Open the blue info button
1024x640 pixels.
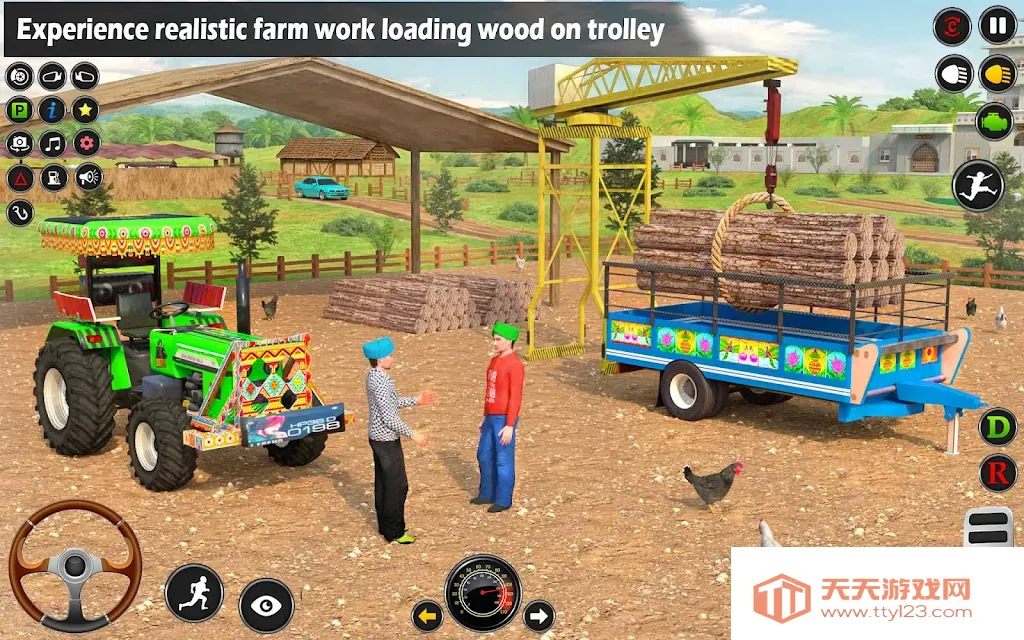(x=52, y=110)
